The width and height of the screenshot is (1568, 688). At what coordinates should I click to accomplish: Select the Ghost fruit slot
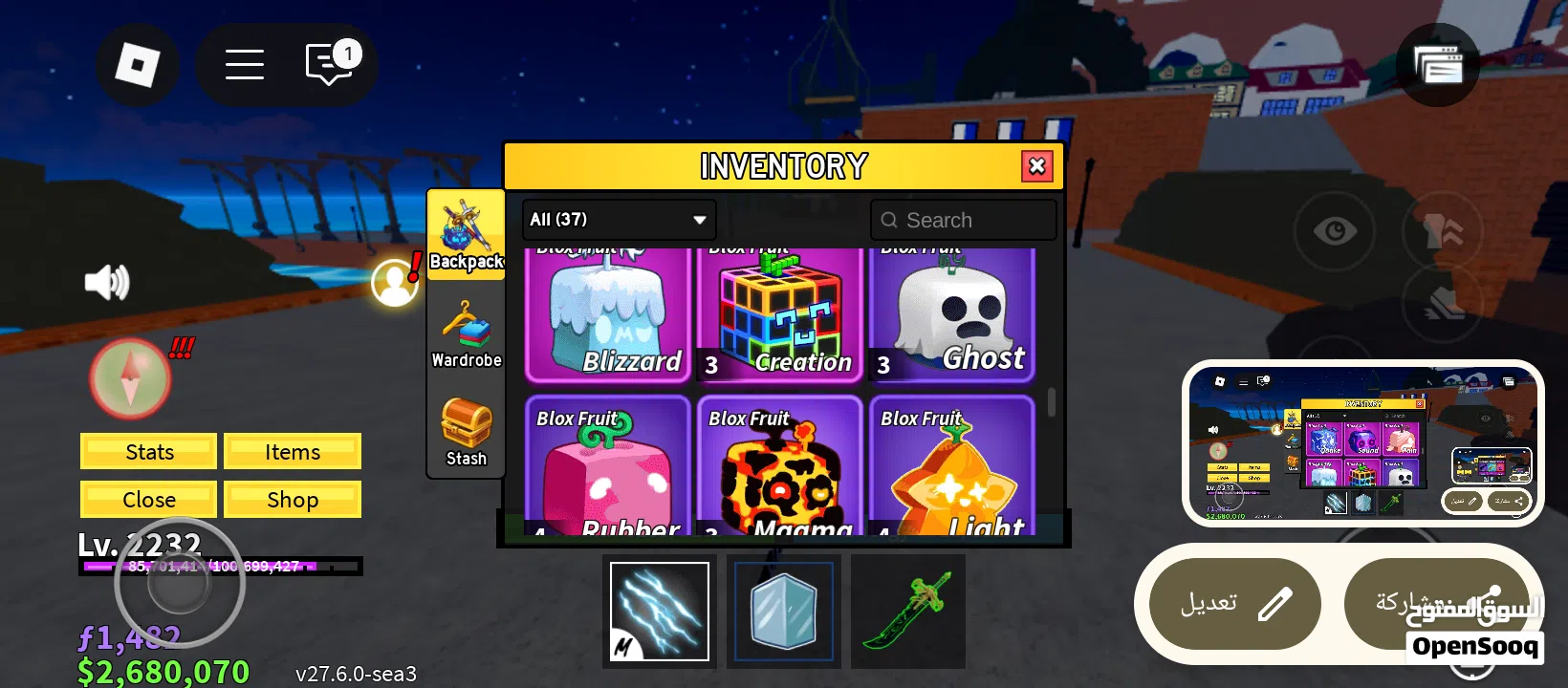(x=952, y=314)
